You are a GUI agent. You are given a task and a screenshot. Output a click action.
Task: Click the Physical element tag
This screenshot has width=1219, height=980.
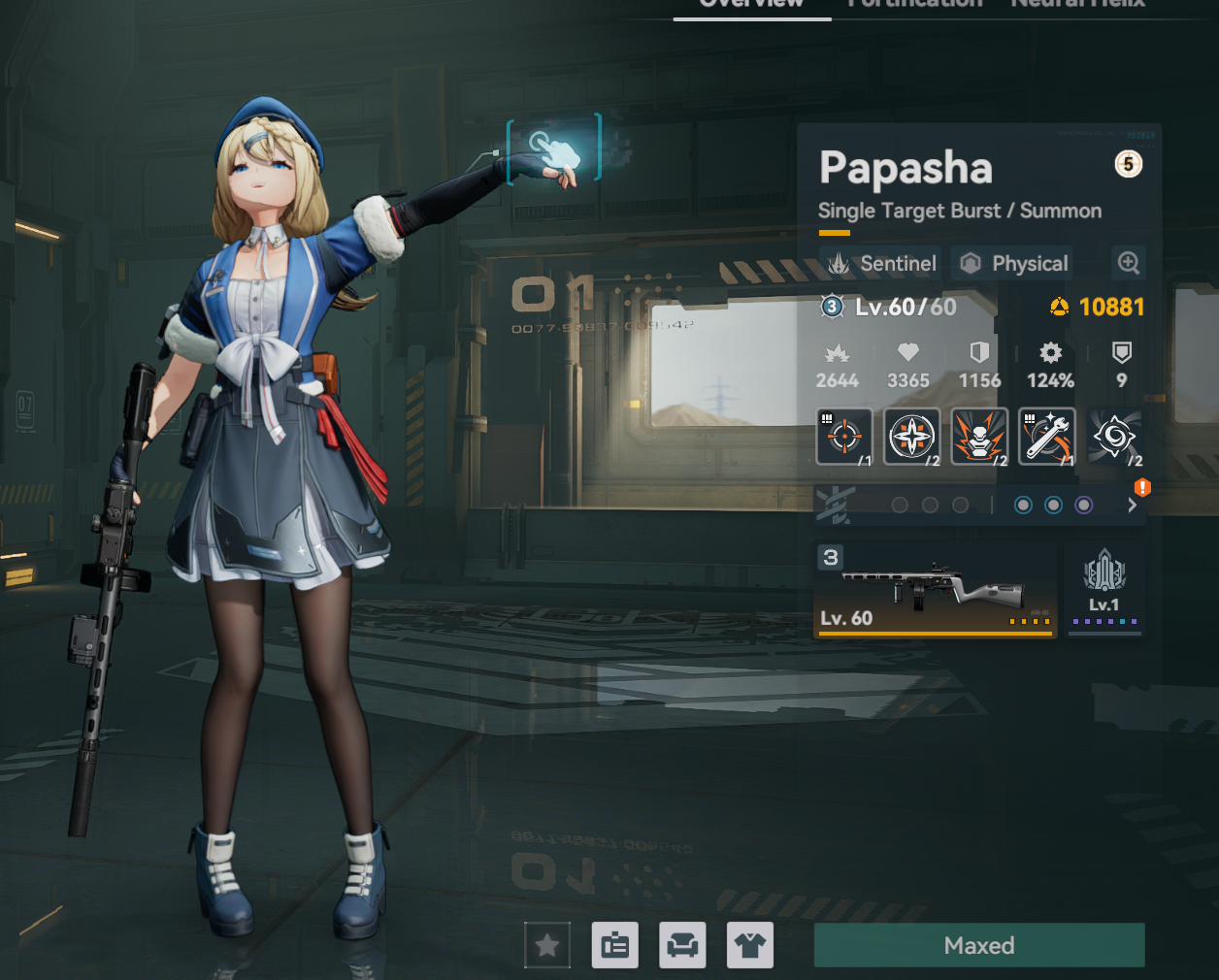pyautogui.click(x=1013, y=263)
